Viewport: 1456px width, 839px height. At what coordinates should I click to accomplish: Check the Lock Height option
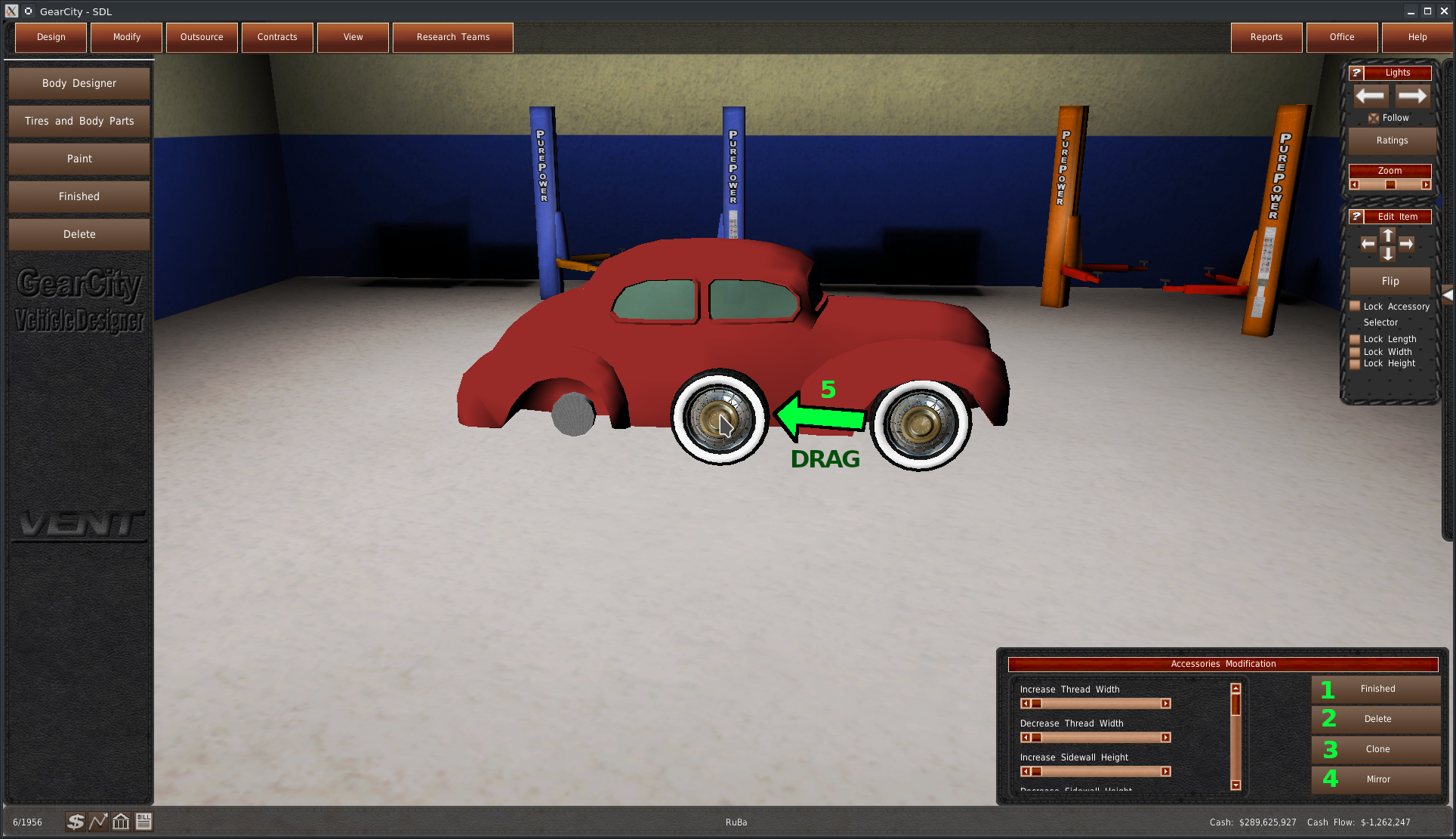pos(1355,363)
